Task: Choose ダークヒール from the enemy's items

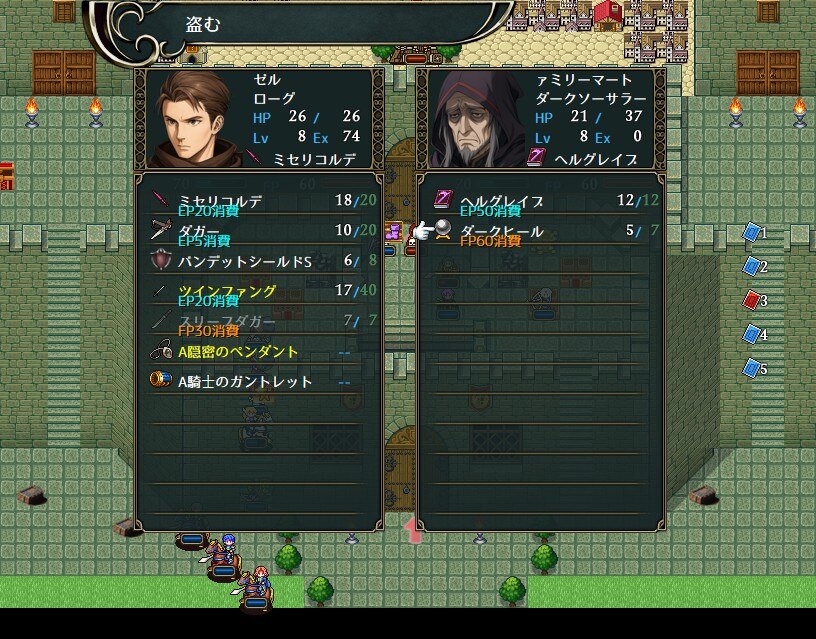Action: (x=540, y=231)
